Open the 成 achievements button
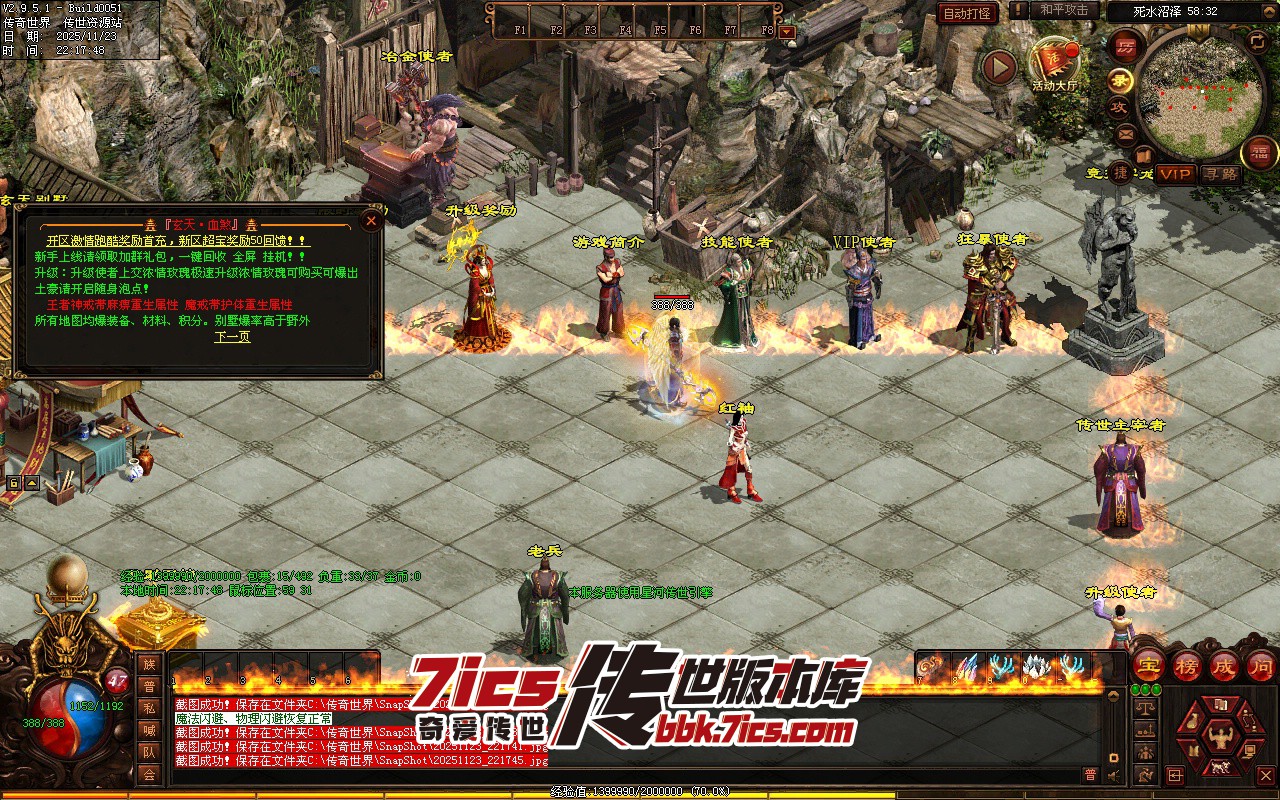Image resolution: width=1280 pixels, height=800 pixels. tap(1223, 666)
